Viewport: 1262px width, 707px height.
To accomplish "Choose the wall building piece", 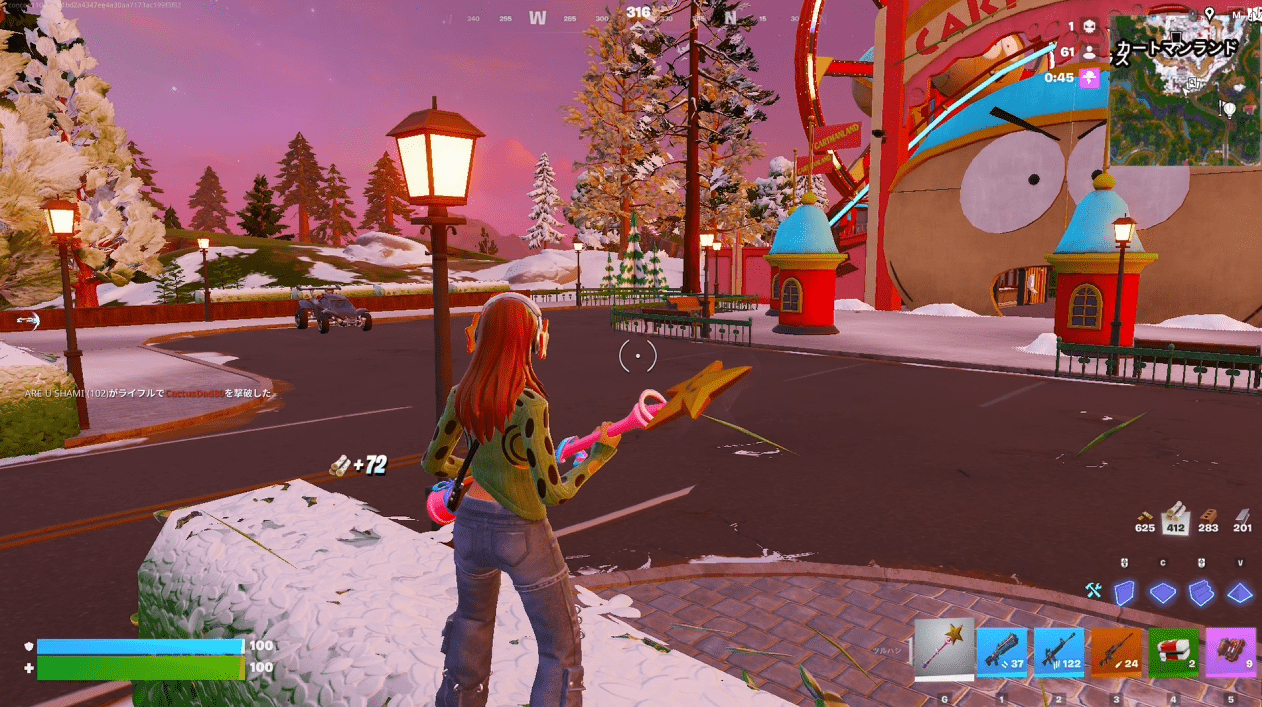I will click(x=1125, y=593).
